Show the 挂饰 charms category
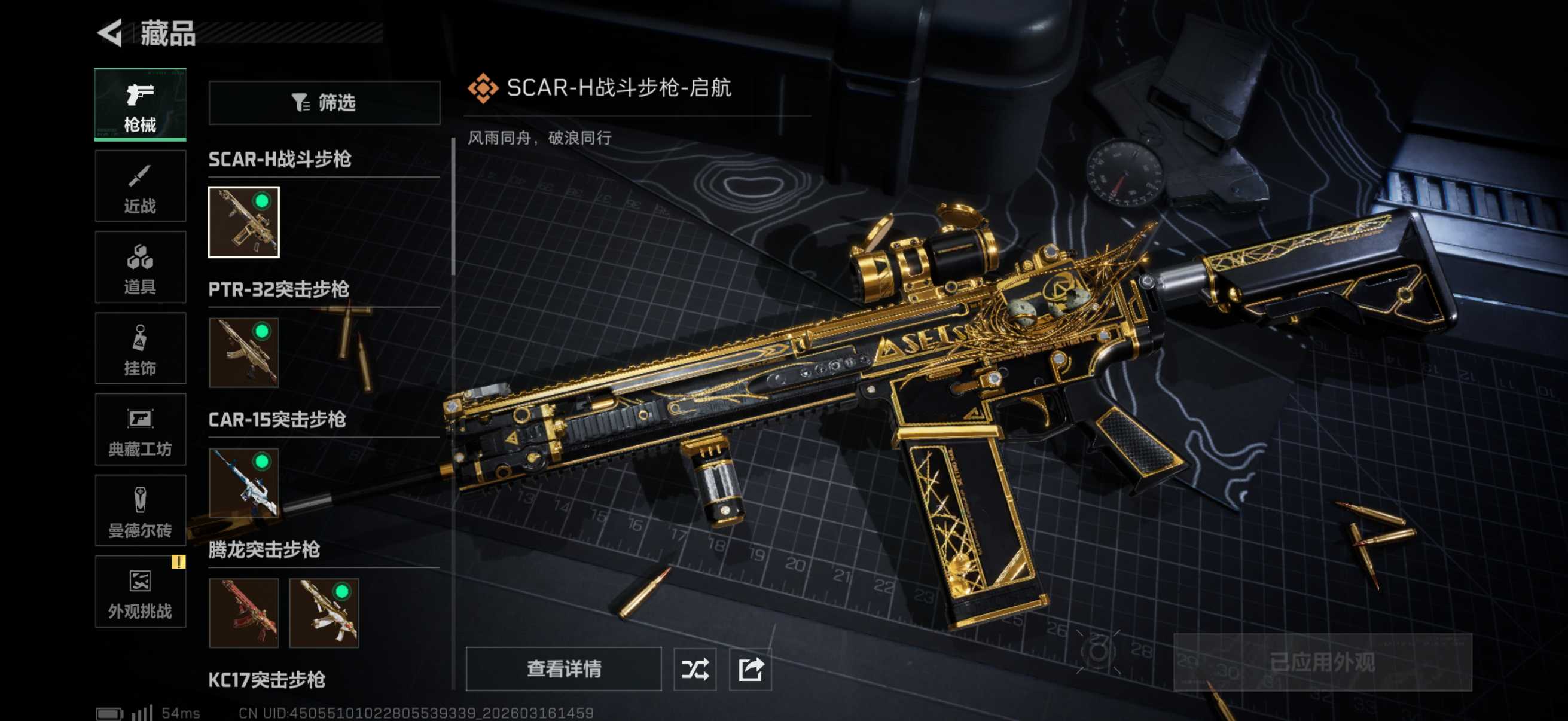This screenshot has width=1568, height=721. (x=140, y=349)
